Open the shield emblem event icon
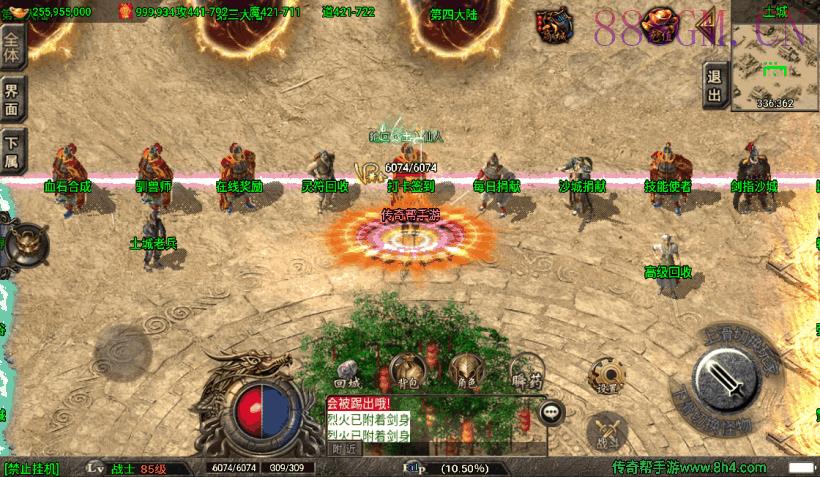The image size is (820, 477). pos(551,23)
